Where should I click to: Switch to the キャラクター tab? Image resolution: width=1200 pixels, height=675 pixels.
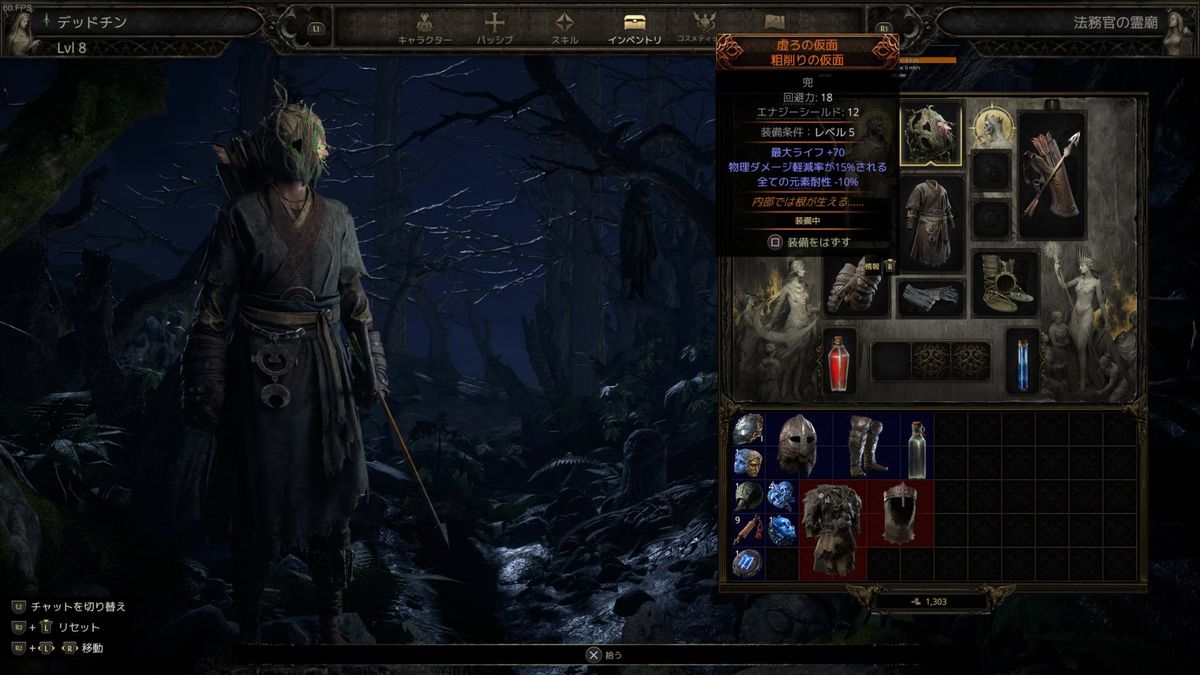click(425, 28)
